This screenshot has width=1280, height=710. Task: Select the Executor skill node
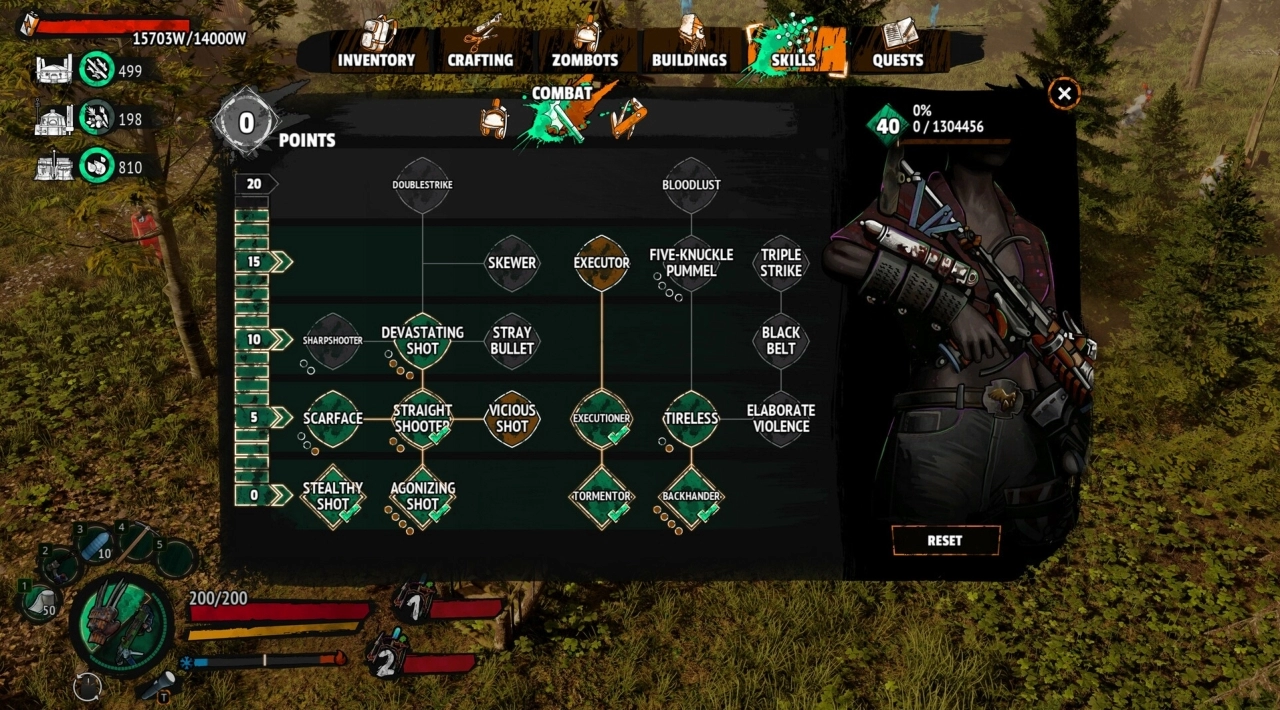(x=601, y=263)
